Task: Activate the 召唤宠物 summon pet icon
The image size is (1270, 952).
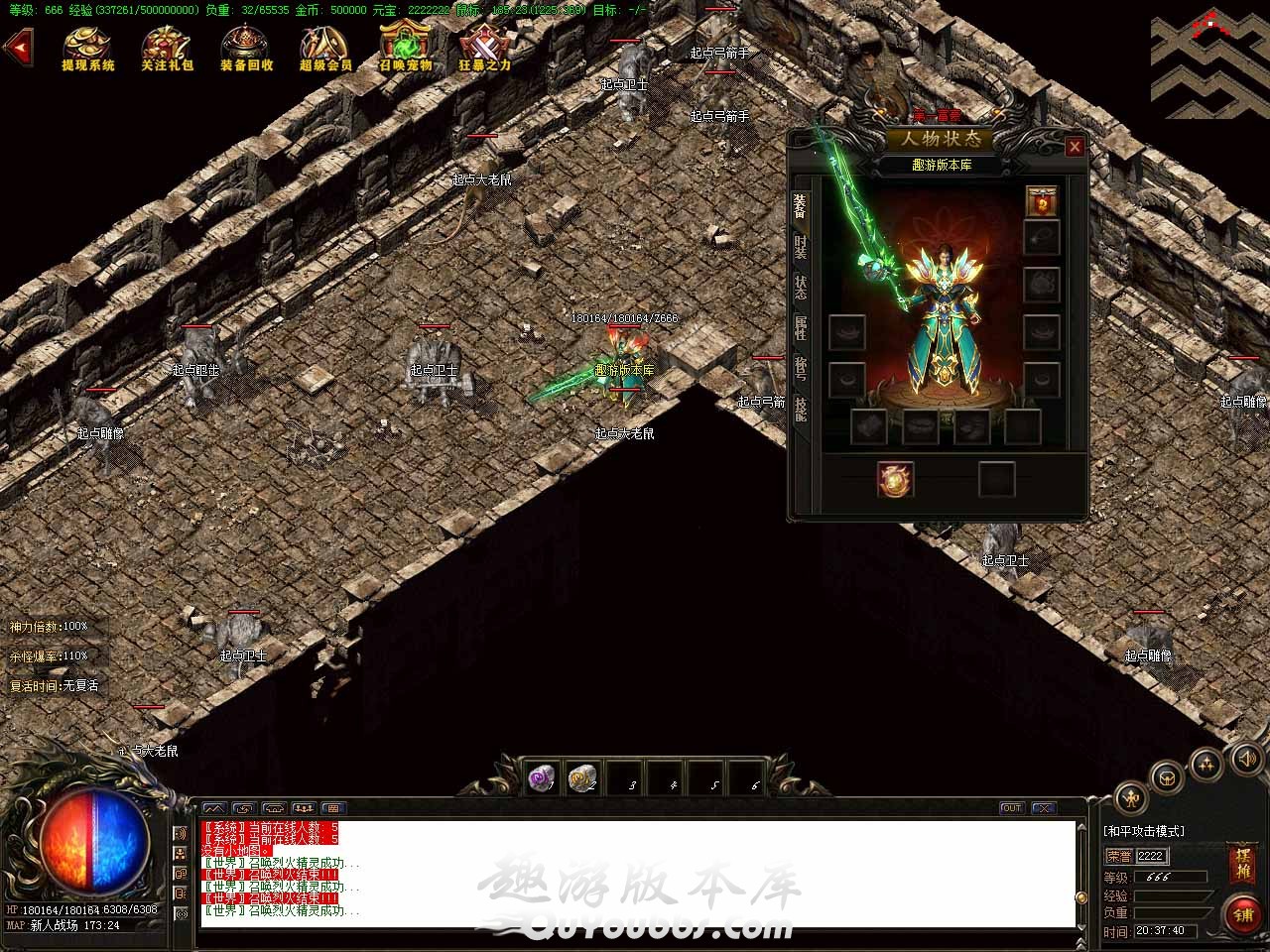Action: [x=405, y=48]
